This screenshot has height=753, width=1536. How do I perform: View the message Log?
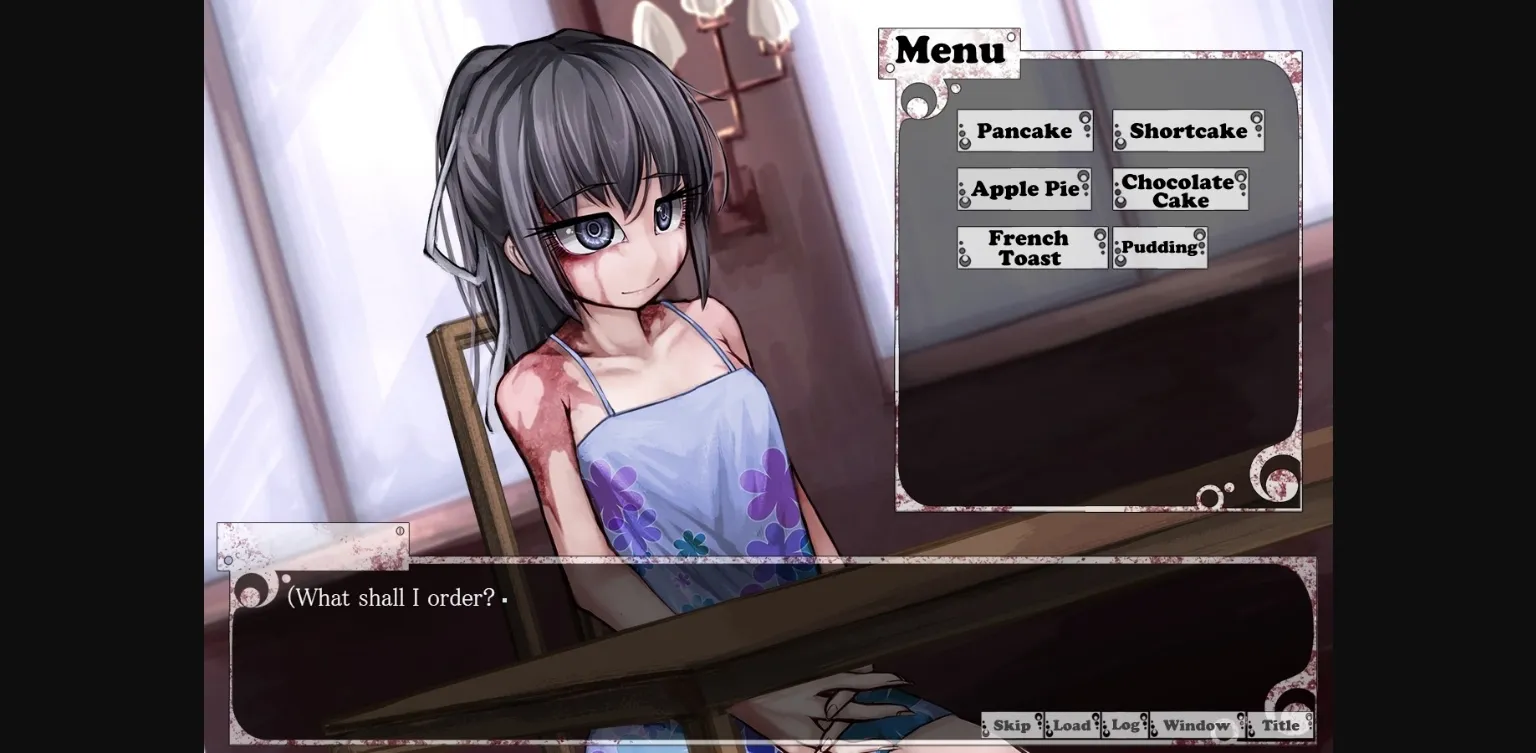tap(1124, 725)
